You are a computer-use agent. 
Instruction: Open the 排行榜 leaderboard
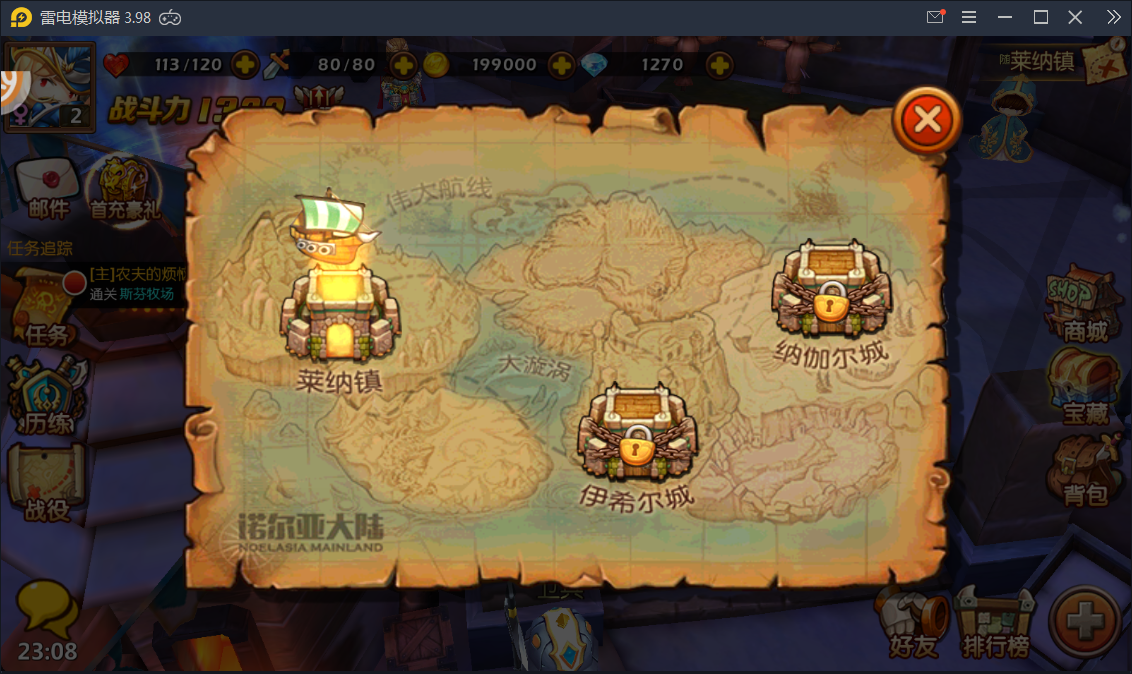coord(994,623)
